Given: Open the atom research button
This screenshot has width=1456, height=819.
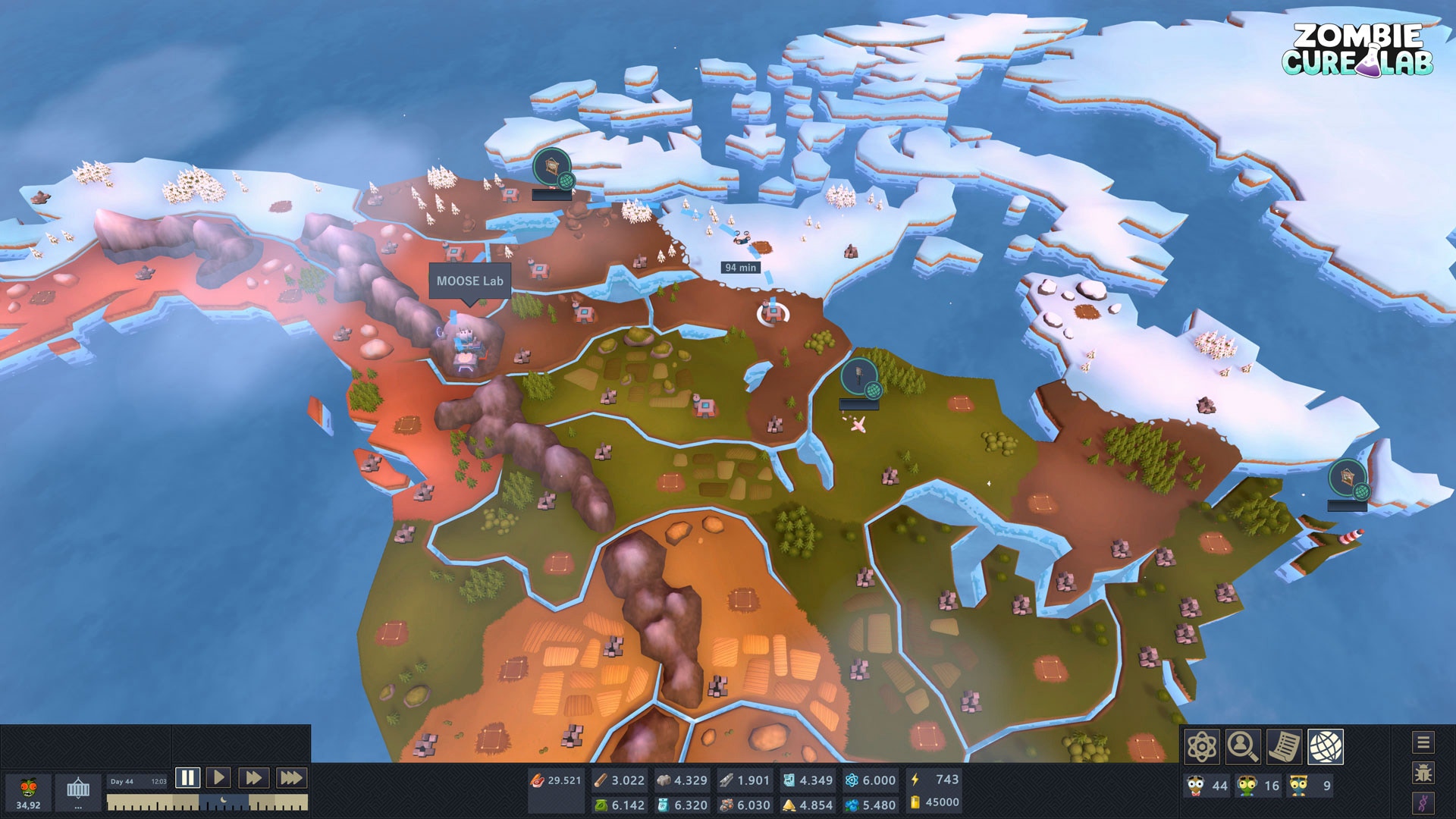Looking at the screenshot, I should pyautogui.click(x=1202, y=747).
